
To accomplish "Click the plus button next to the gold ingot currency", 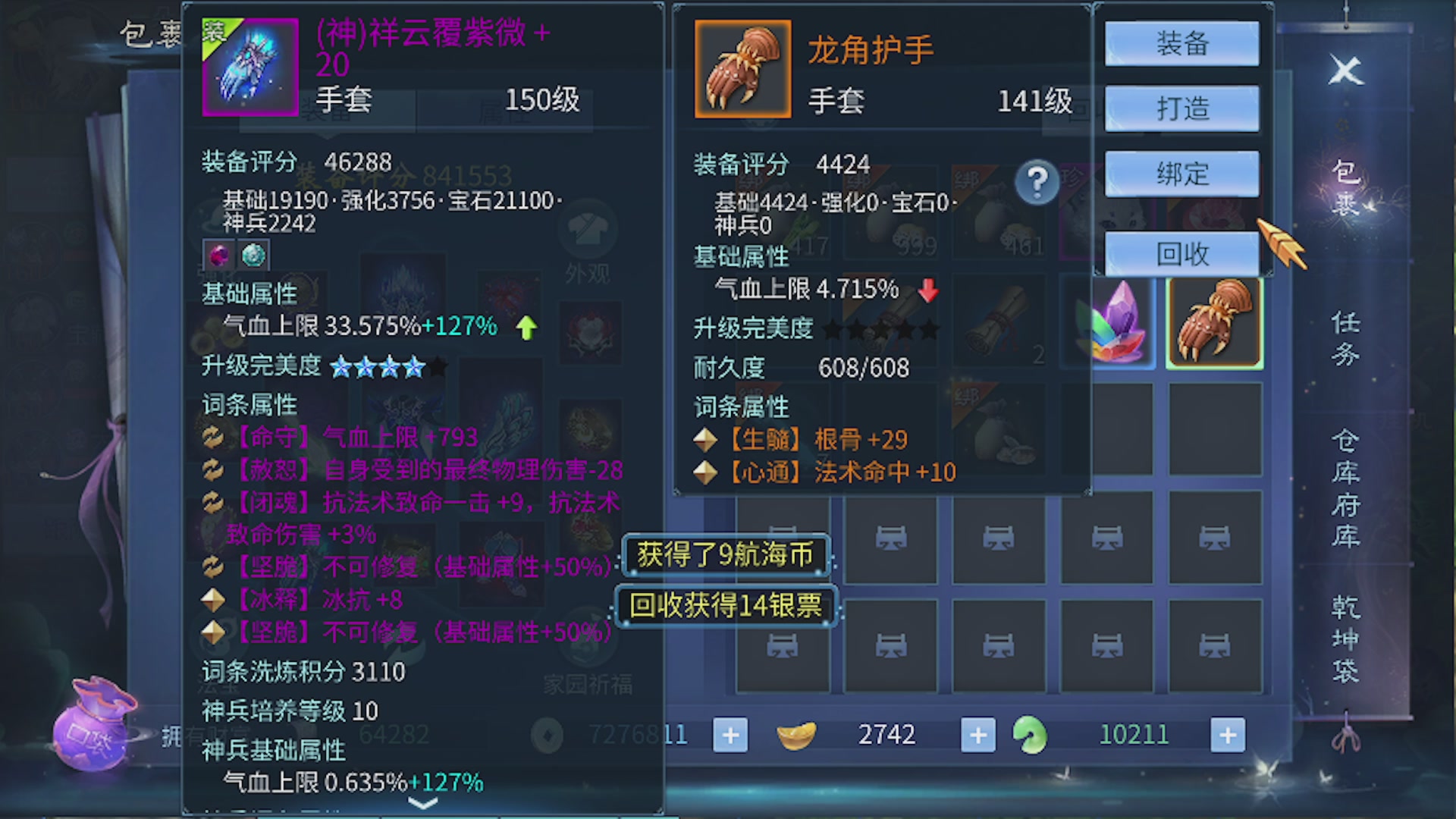I will pos(978,734).
